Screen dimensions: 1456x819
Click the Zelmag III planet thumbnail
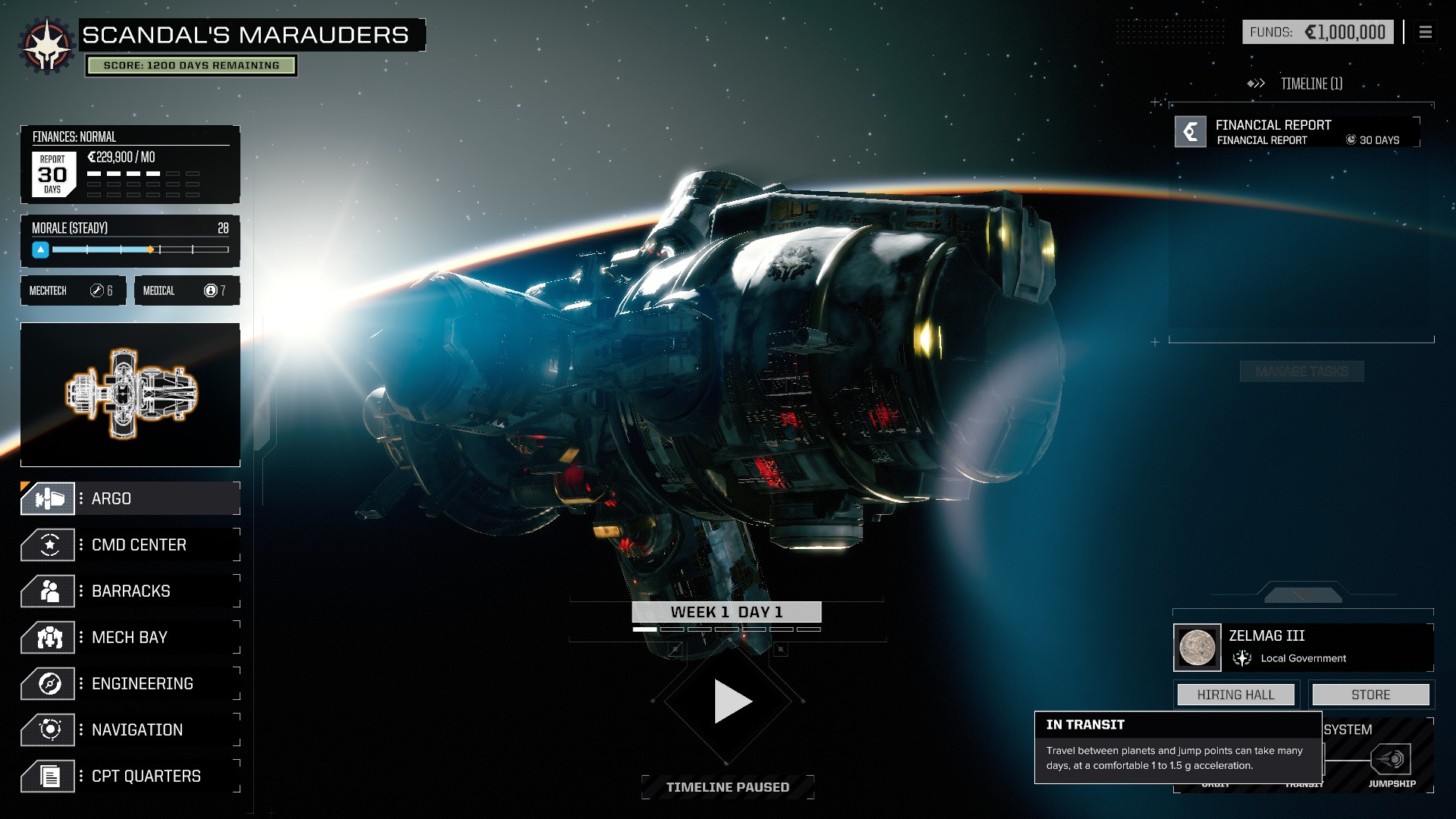pos(1196,646)
